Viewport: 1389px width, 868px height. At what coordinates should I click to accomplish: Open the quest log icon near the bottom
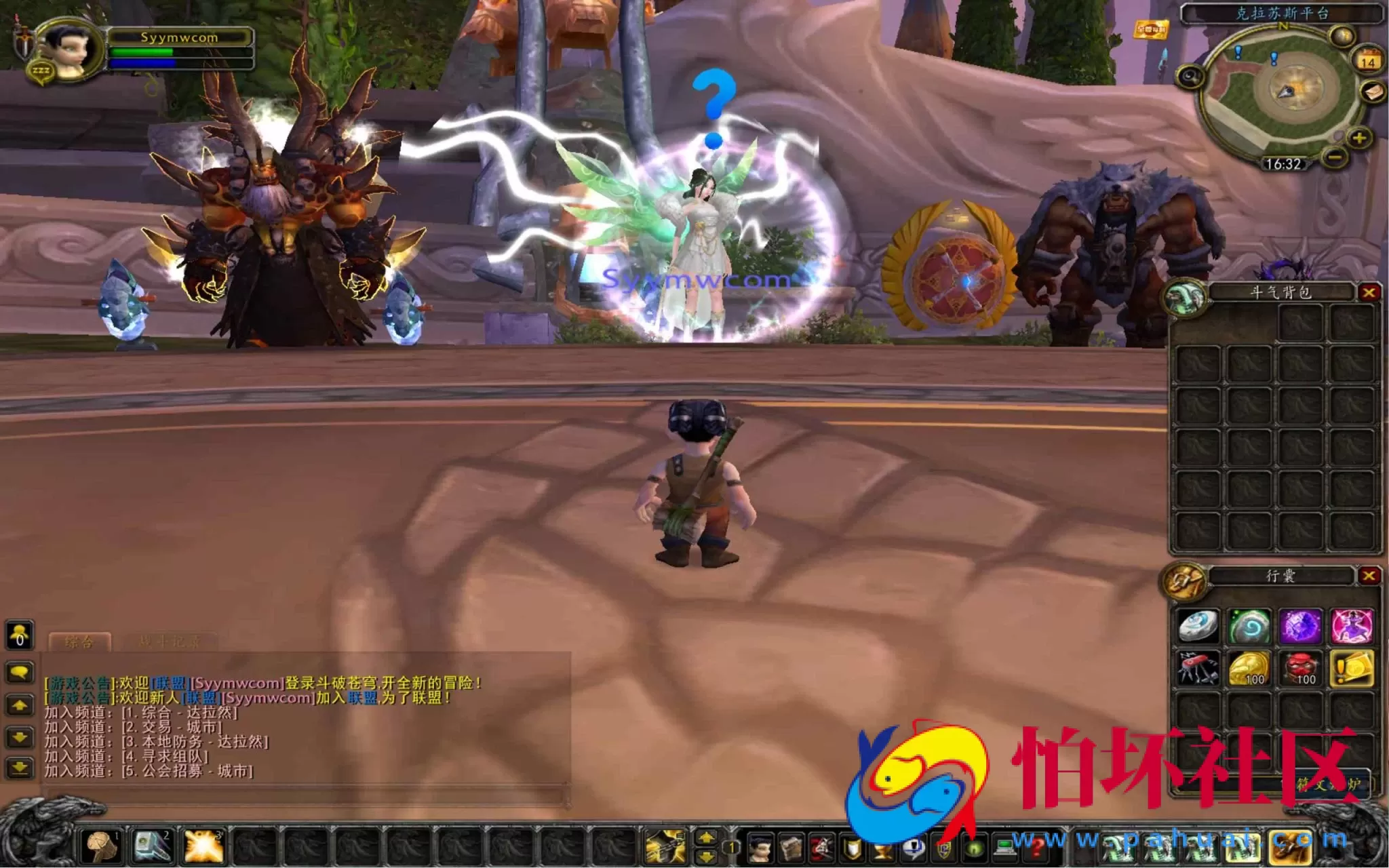pyautogui.click(x=882, y=848)
